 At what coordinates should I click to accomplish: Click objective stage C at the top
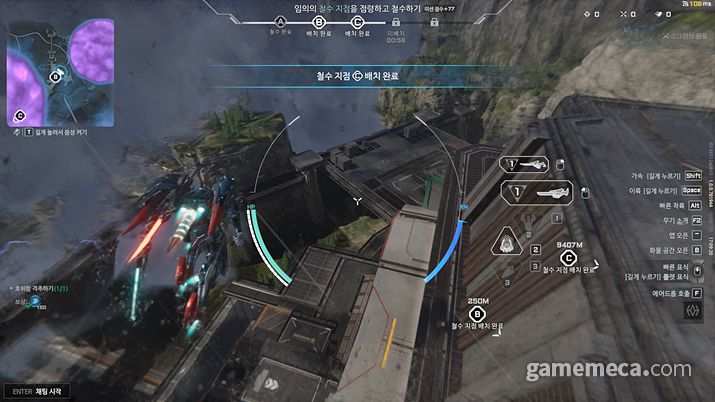click(357, 21)
